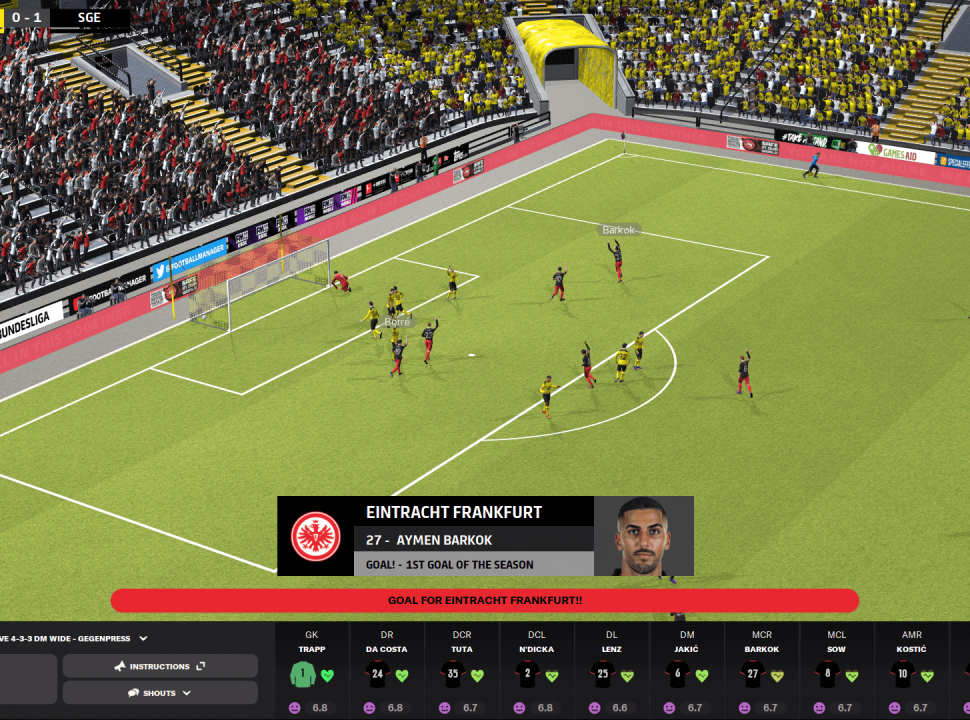The width and height of the screenshot is (970, 720).
Task: Open the Instructions panel
Action: pos(160,666)
